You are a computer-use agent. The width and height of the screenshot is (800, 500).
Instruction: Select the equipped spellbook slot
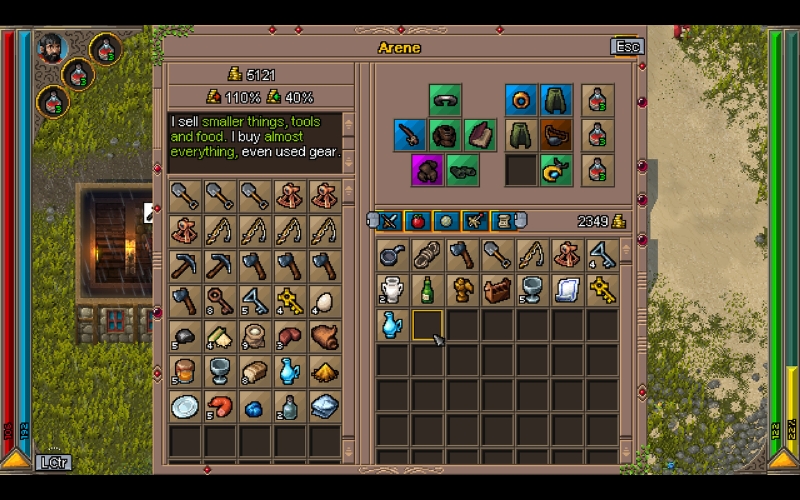point(480,135)
